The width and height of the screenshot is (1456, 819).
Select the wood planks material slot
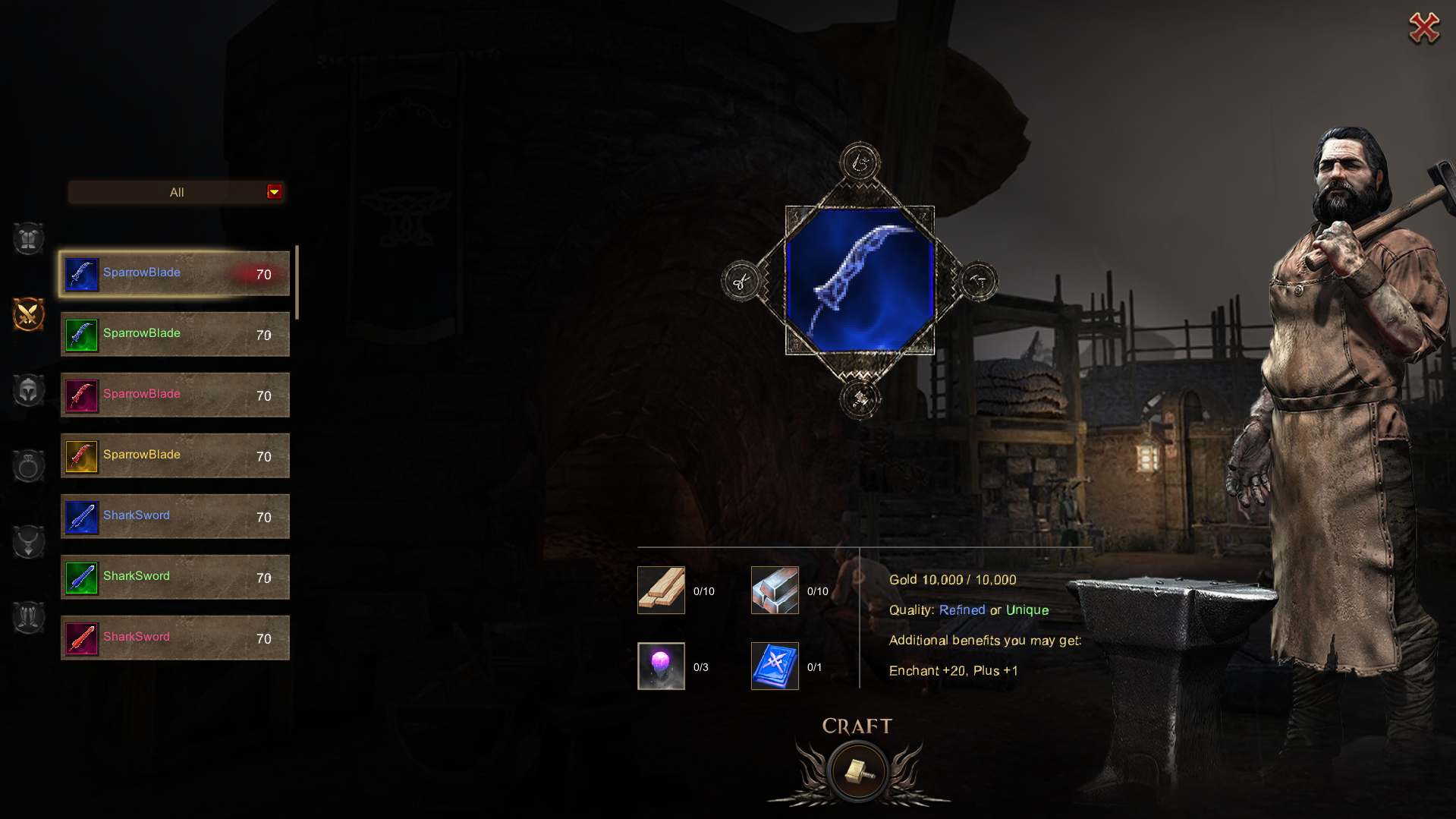click(661, 591)
